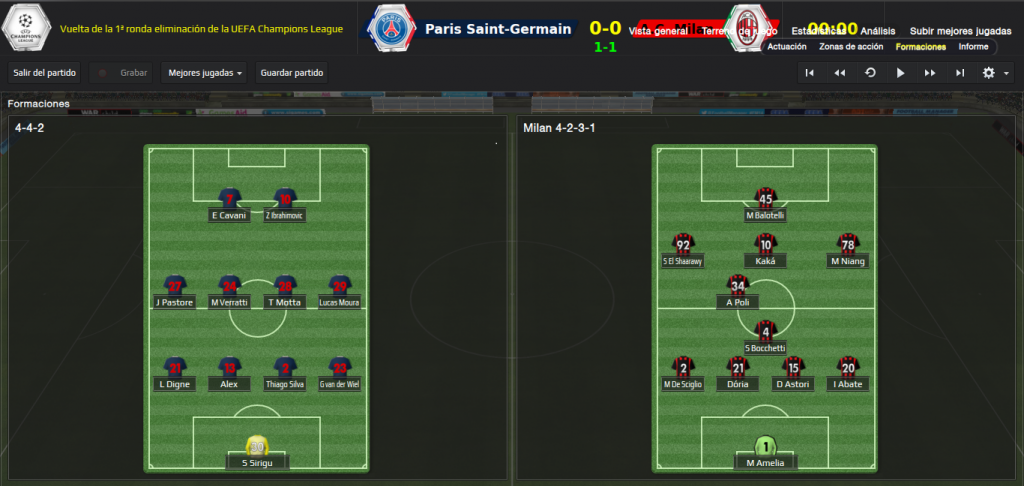
Task: Show the Actuación sub-tab
Action: click(x=787, y=47)
